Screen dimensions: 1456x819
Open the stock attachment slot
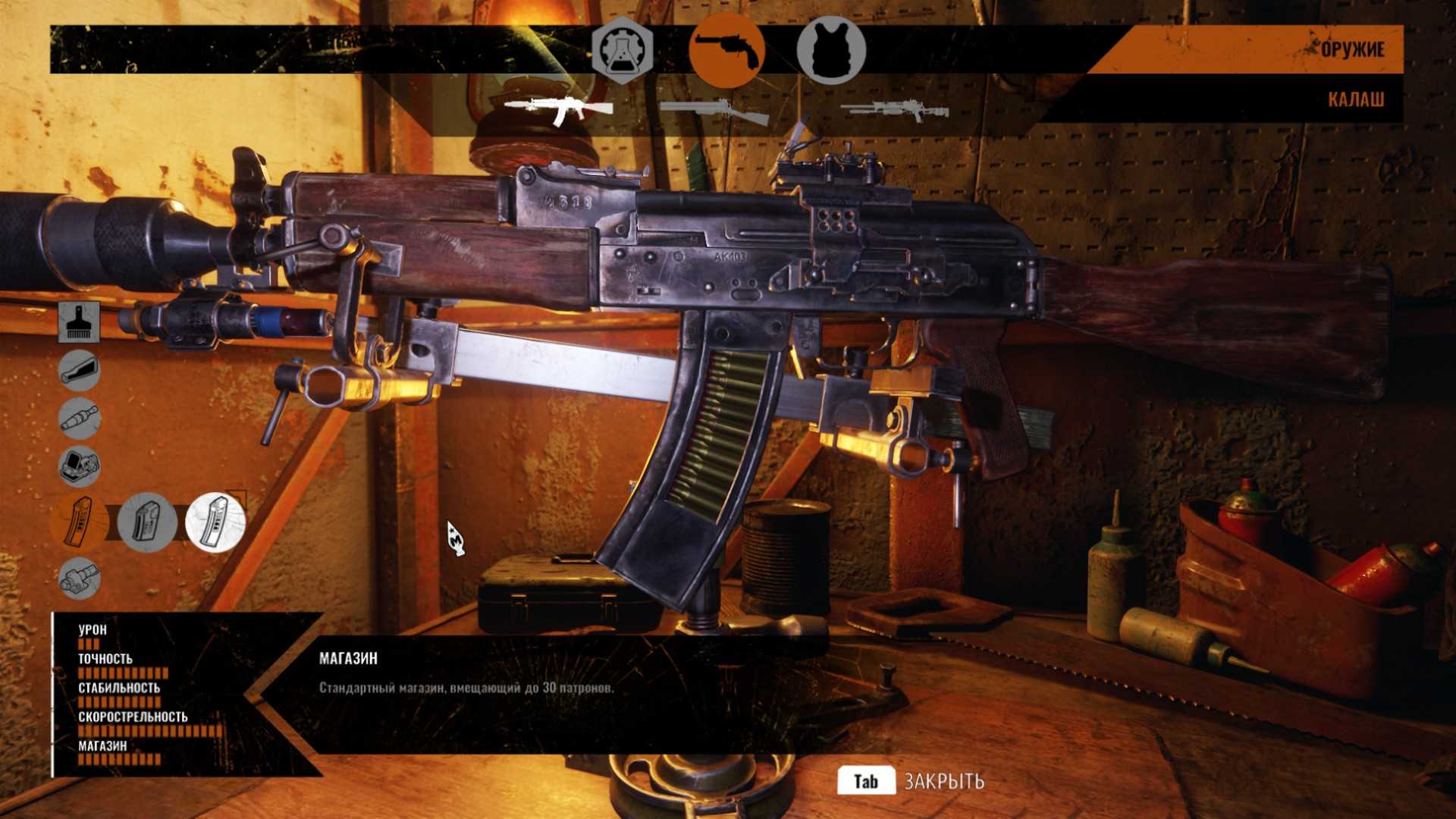point(80,371)
